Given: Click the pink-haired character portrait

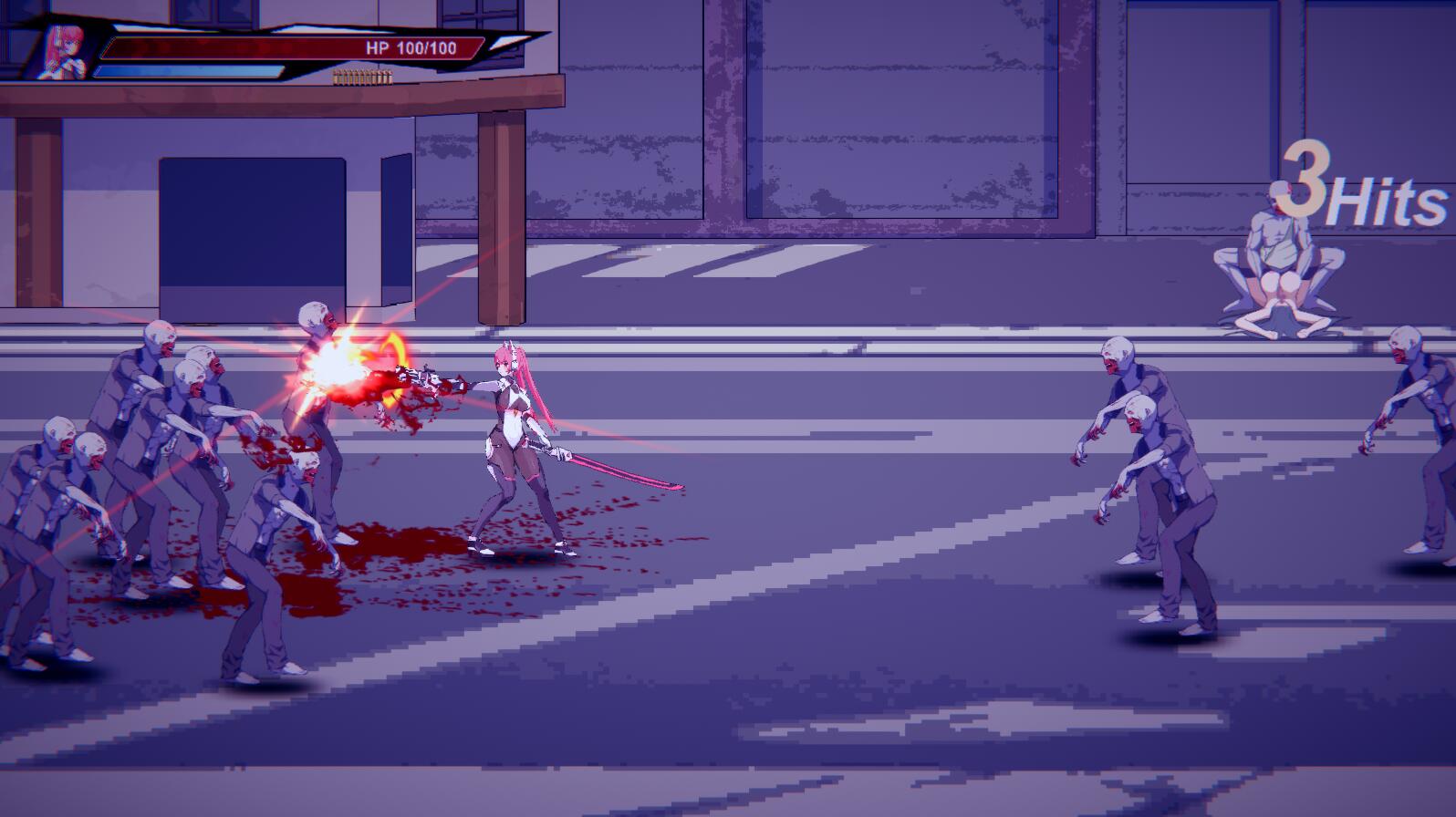Looking at the screenshot, I should 66,52.
